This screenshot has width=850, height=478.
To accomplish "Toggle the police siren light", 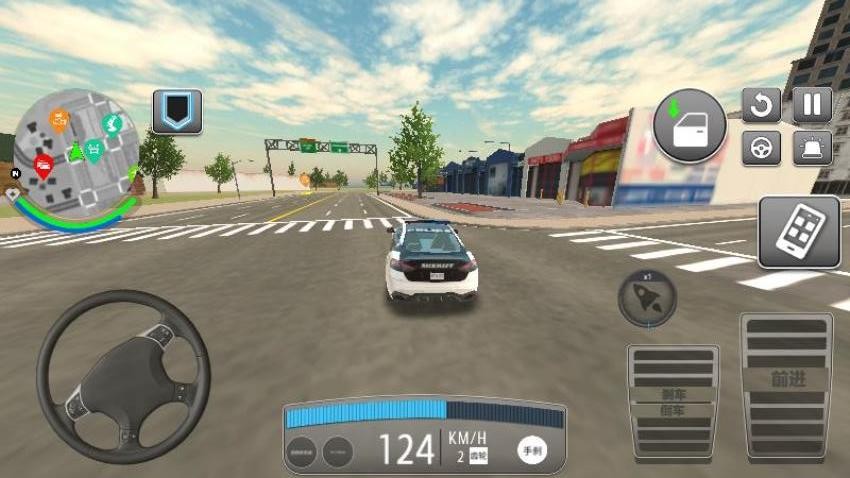I will (x=812, y=148).
